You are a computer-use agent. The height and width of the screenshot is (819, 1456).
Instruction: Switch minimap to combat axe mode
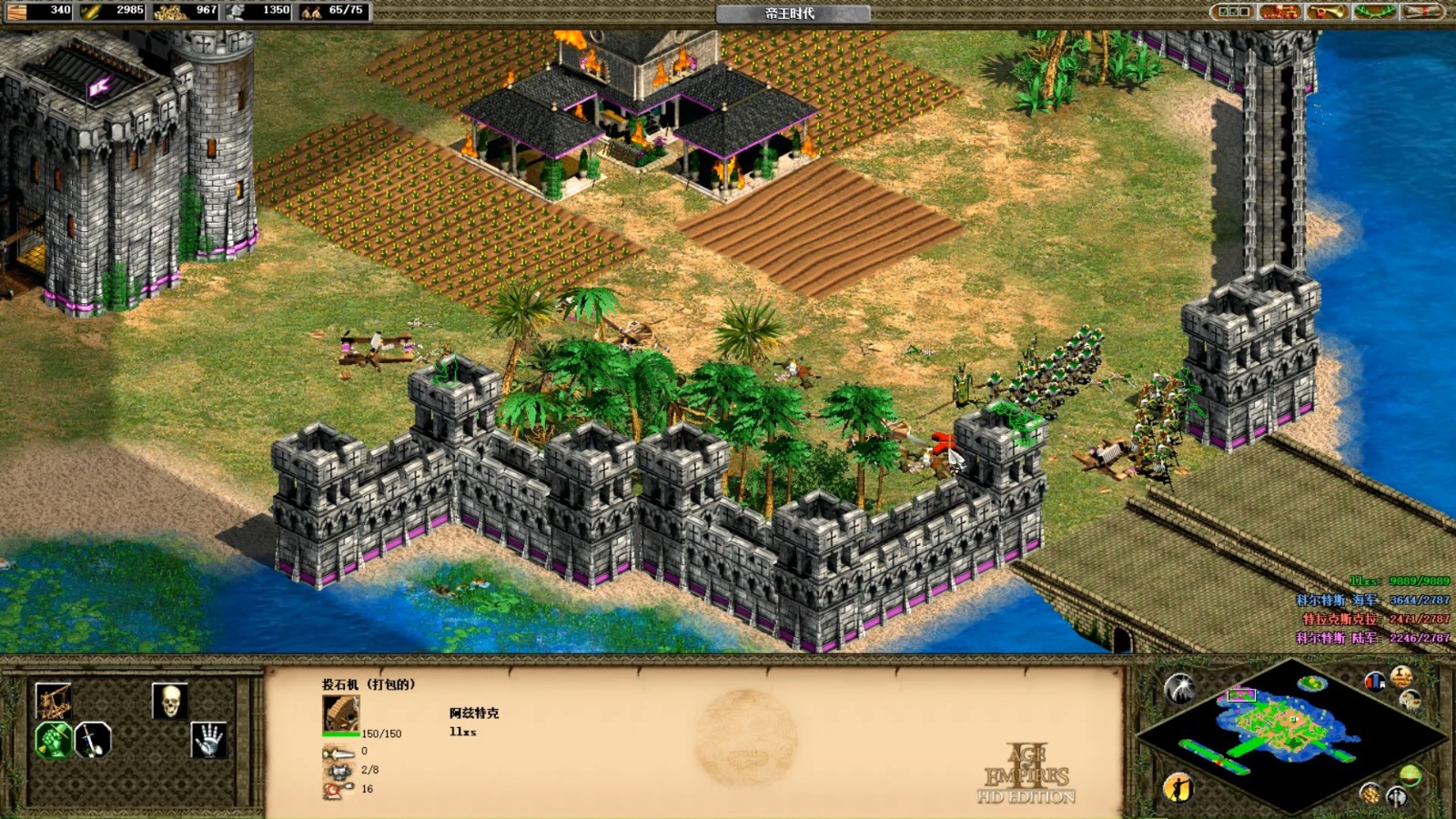tap(1397, 797)
